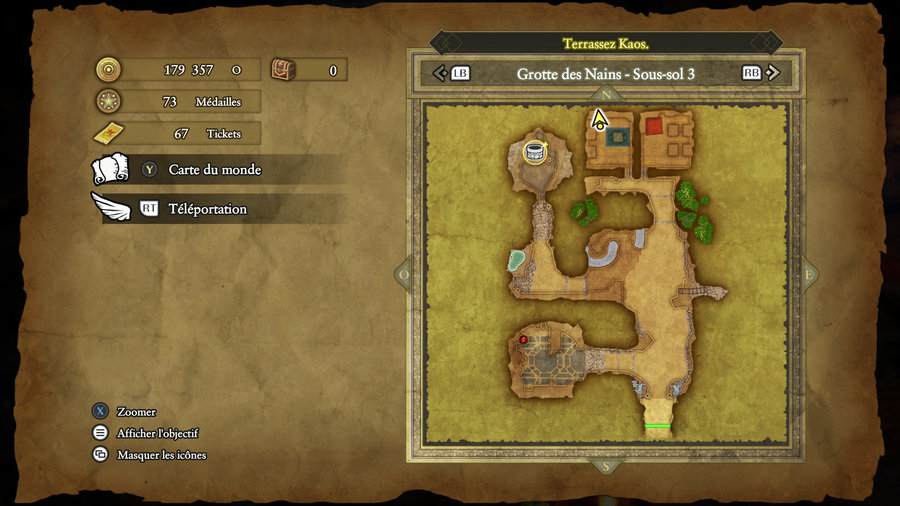Select the Téléportation option
This screenshot has width=900, height=506.
point(207,209)
